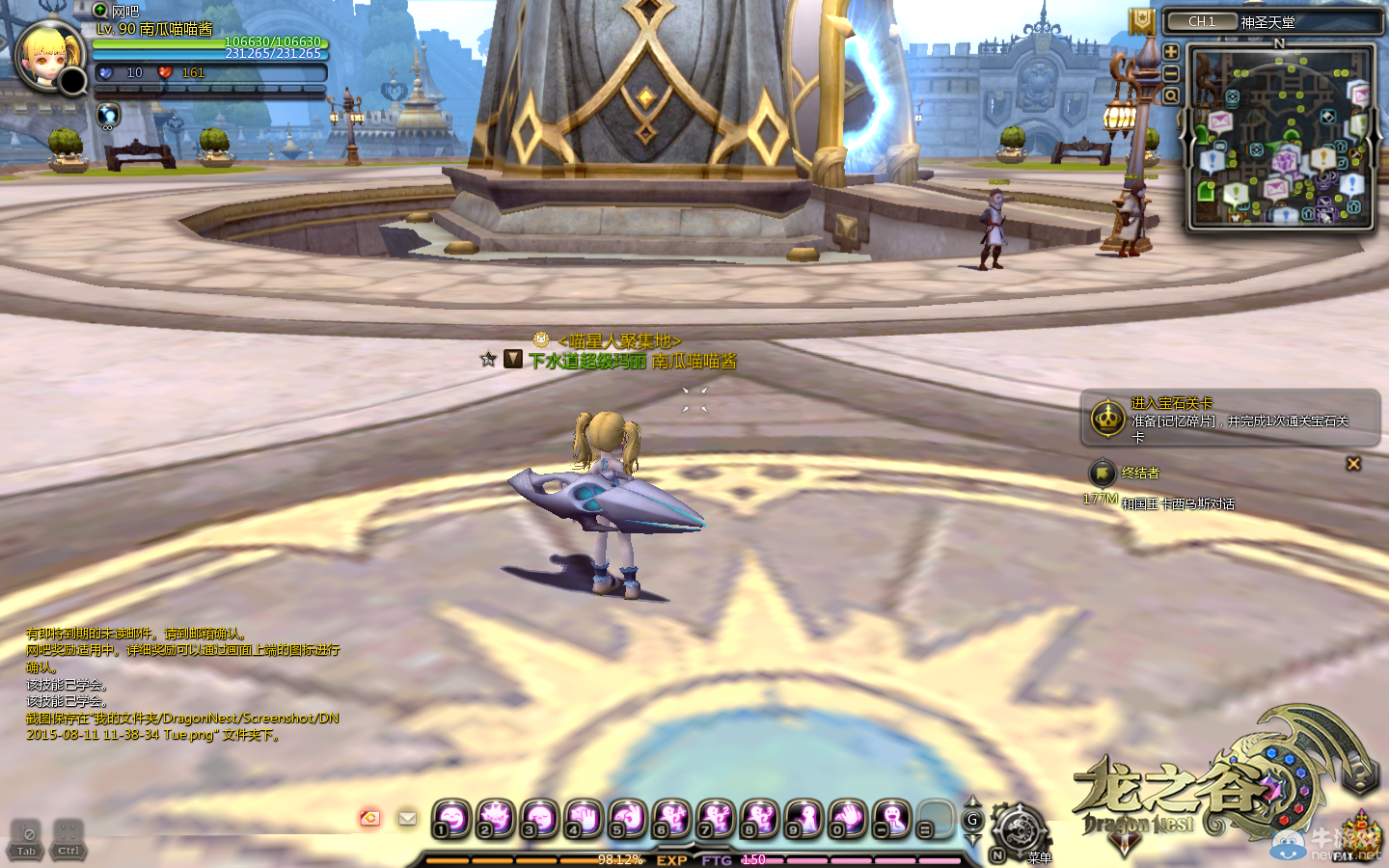Open the mail envelope icon by the hotbar
This screenshot has height=868, width=1389.
pos(407,818)
